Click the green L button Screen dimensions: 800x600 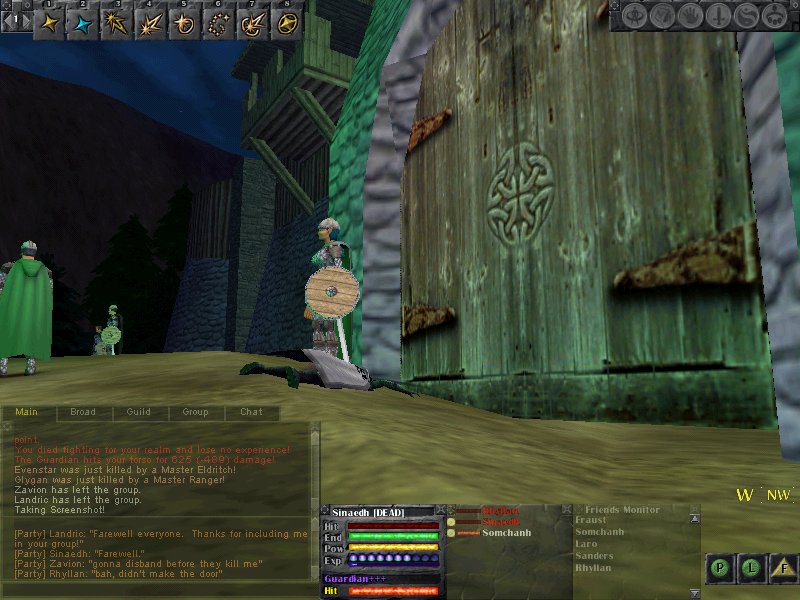click(x=752, y=568)
